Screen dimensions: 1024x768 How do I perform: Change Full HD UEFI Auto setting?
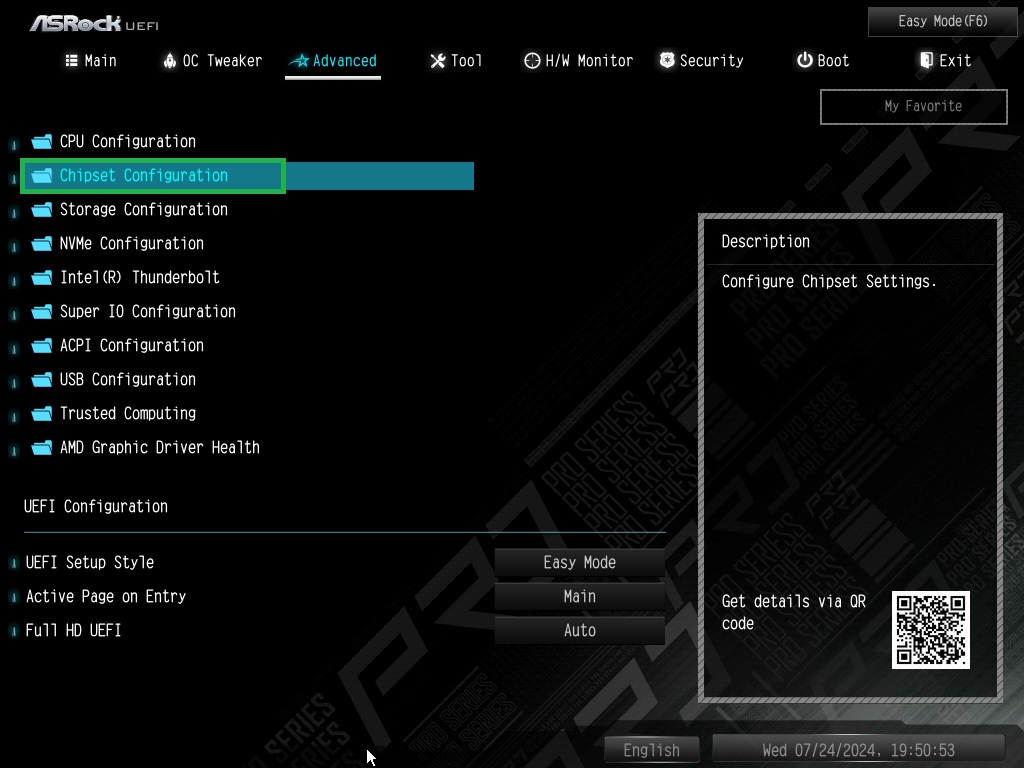coord(579,631)
